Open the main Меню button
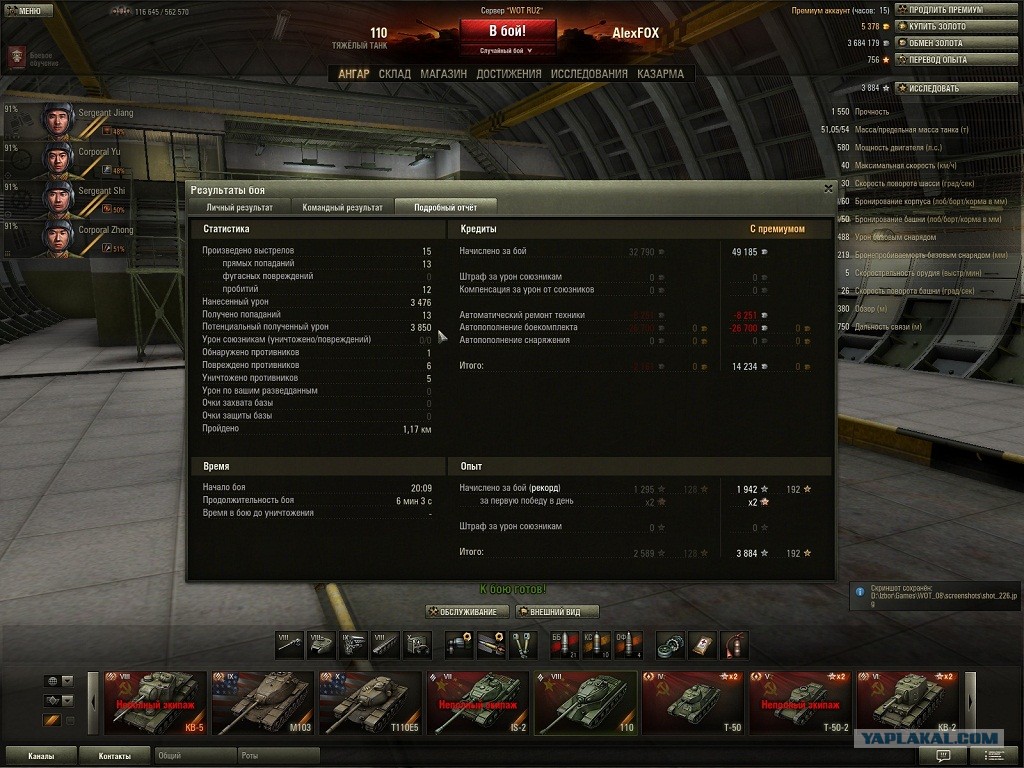The height and width of the screenshot is (768, 1024). click(x=28, y=10)
